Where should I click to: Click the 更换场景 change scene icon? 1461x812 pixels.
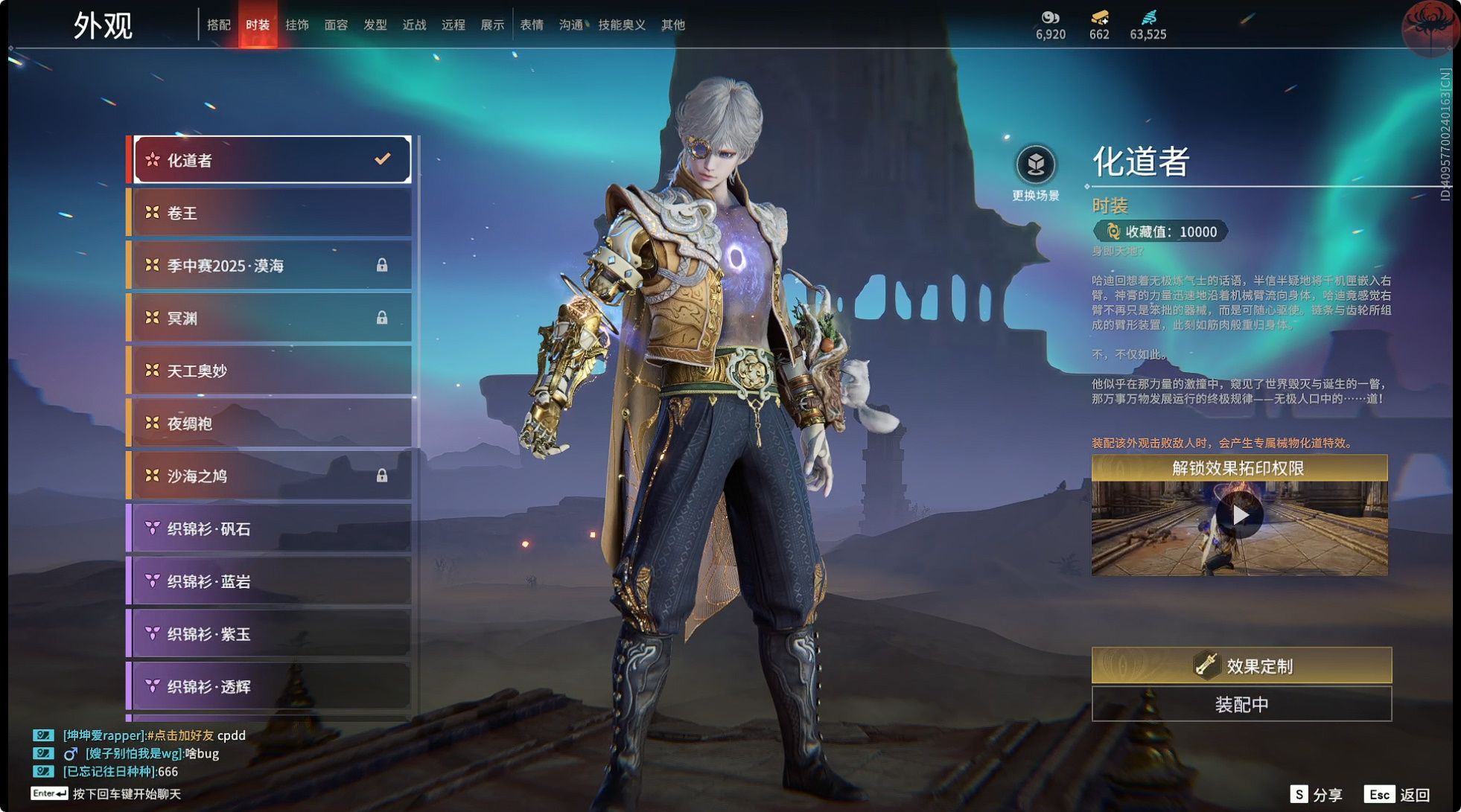(1035, 166)
